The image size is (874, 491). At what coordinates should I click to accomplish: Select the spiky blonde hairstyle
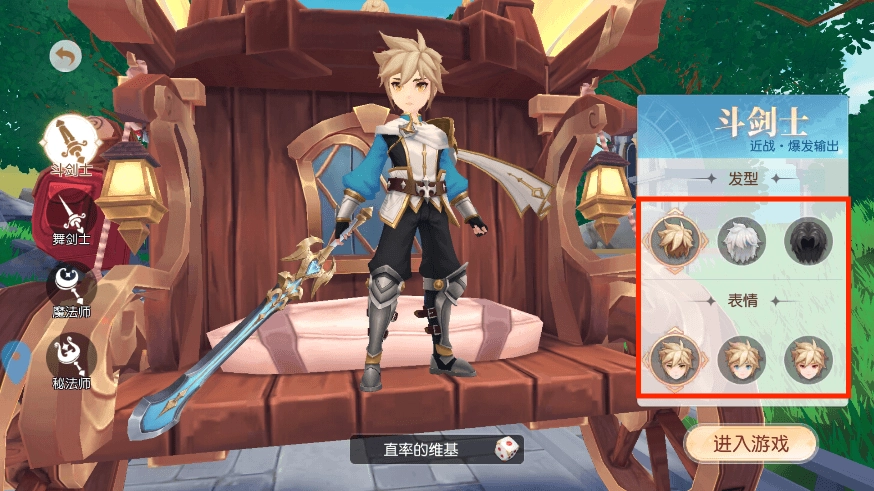pyautogui.click(x=673, y=240)
